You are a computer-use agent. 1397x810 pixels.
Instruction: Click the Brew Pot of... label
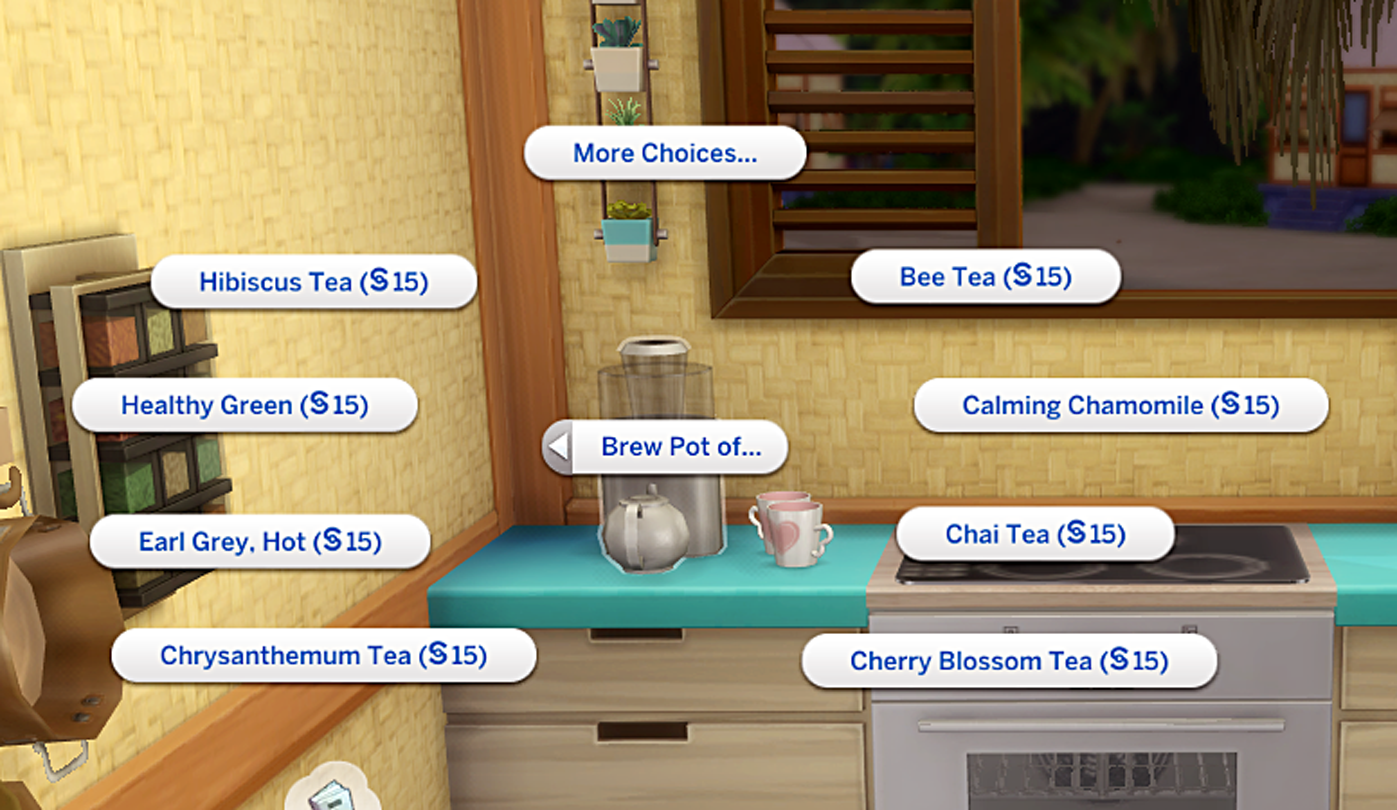(680, 447)
